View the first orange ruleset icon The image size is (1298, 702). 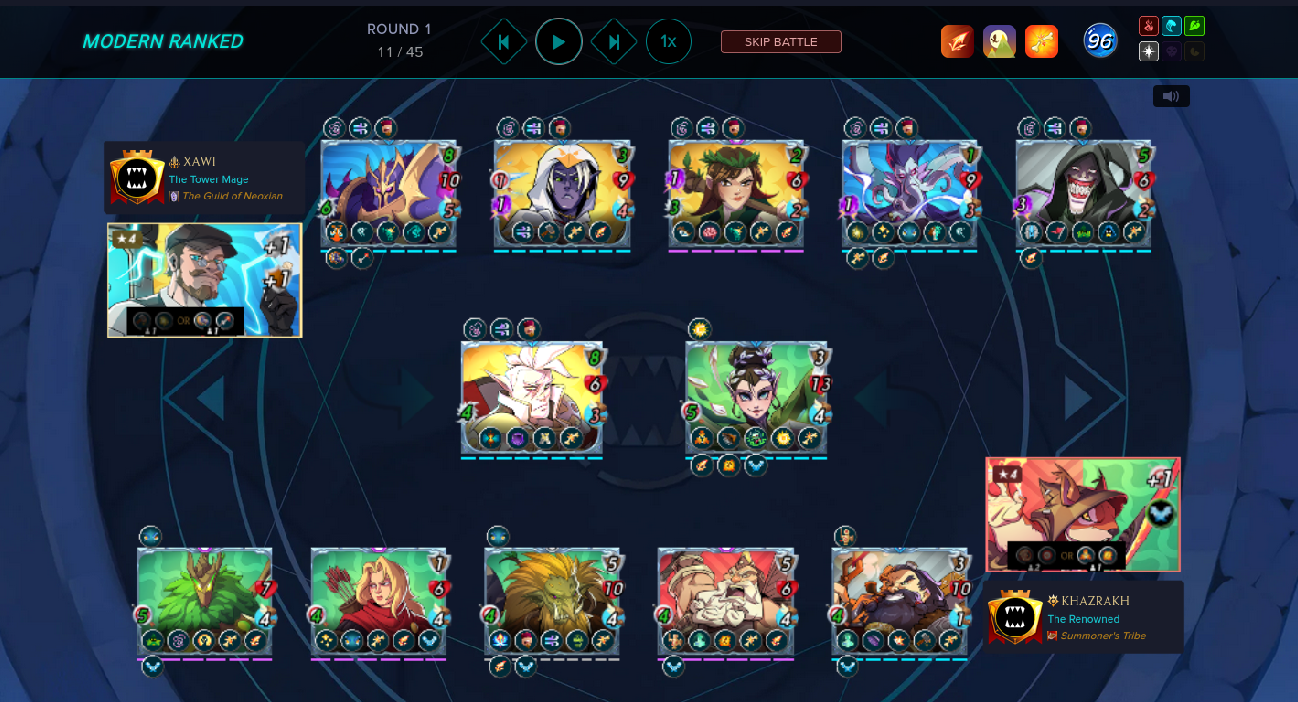(957, 42)
